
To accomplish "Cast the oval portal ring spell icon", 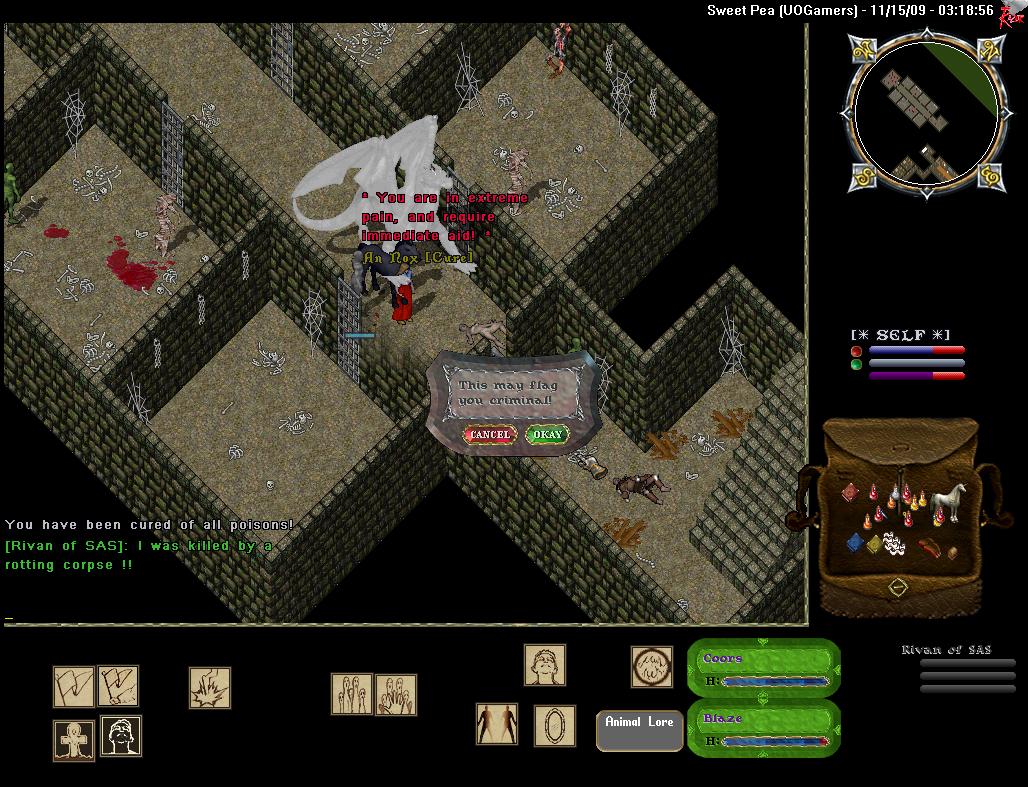I will tap(554, 725).
